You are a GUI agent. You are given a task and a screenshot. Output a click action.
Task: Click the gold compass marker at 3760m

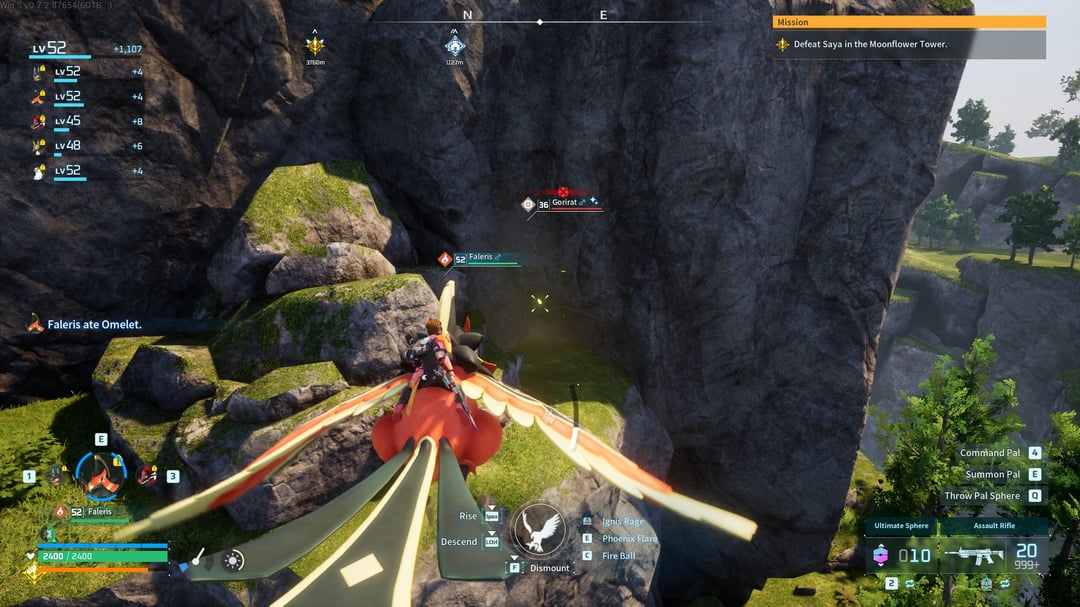315,46
